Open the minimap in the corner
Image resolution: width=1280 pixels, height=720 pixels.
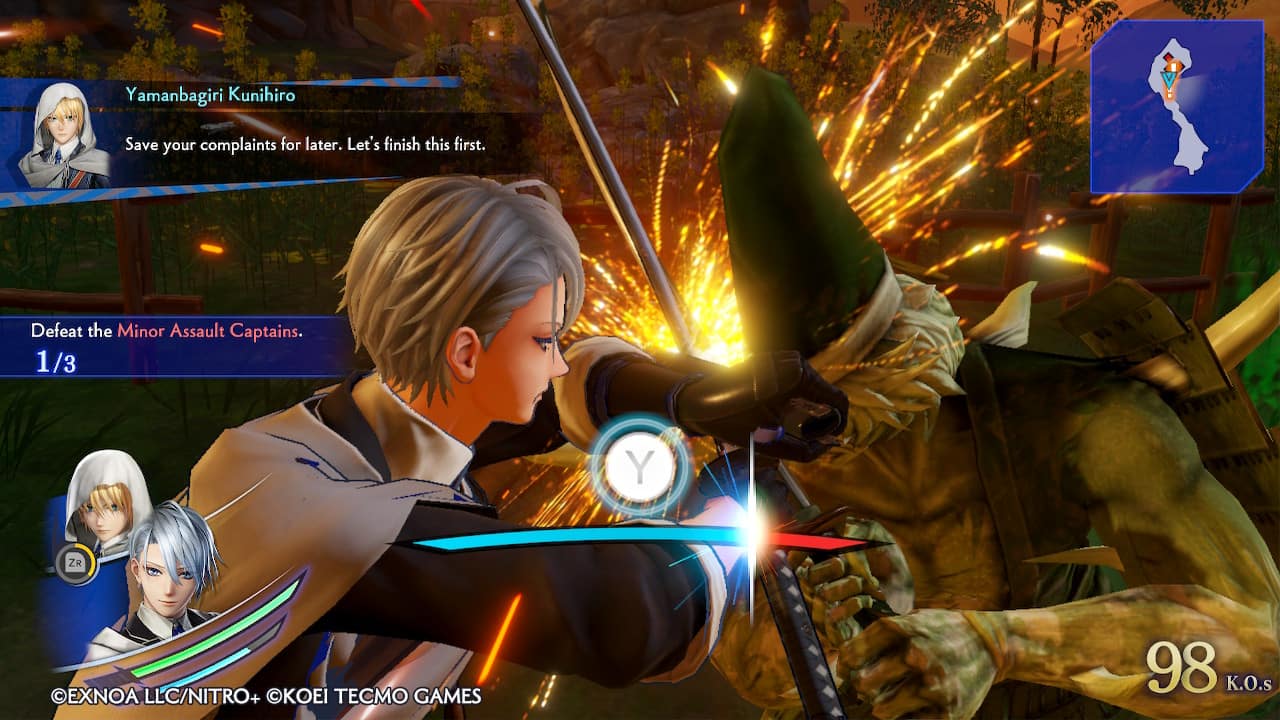coord(1177,106)
